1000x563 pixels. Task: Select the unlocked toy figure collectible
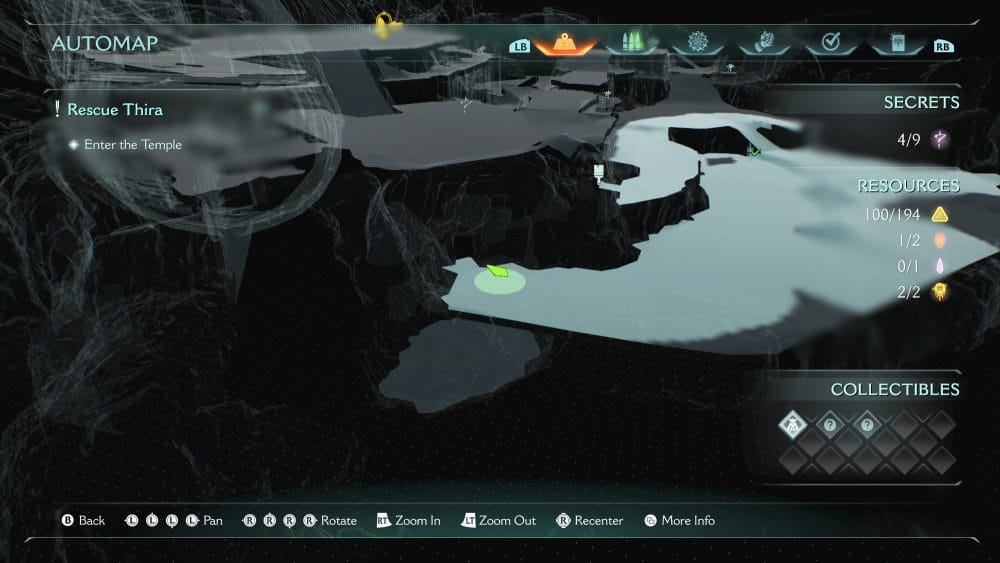(x=792, y=425)
